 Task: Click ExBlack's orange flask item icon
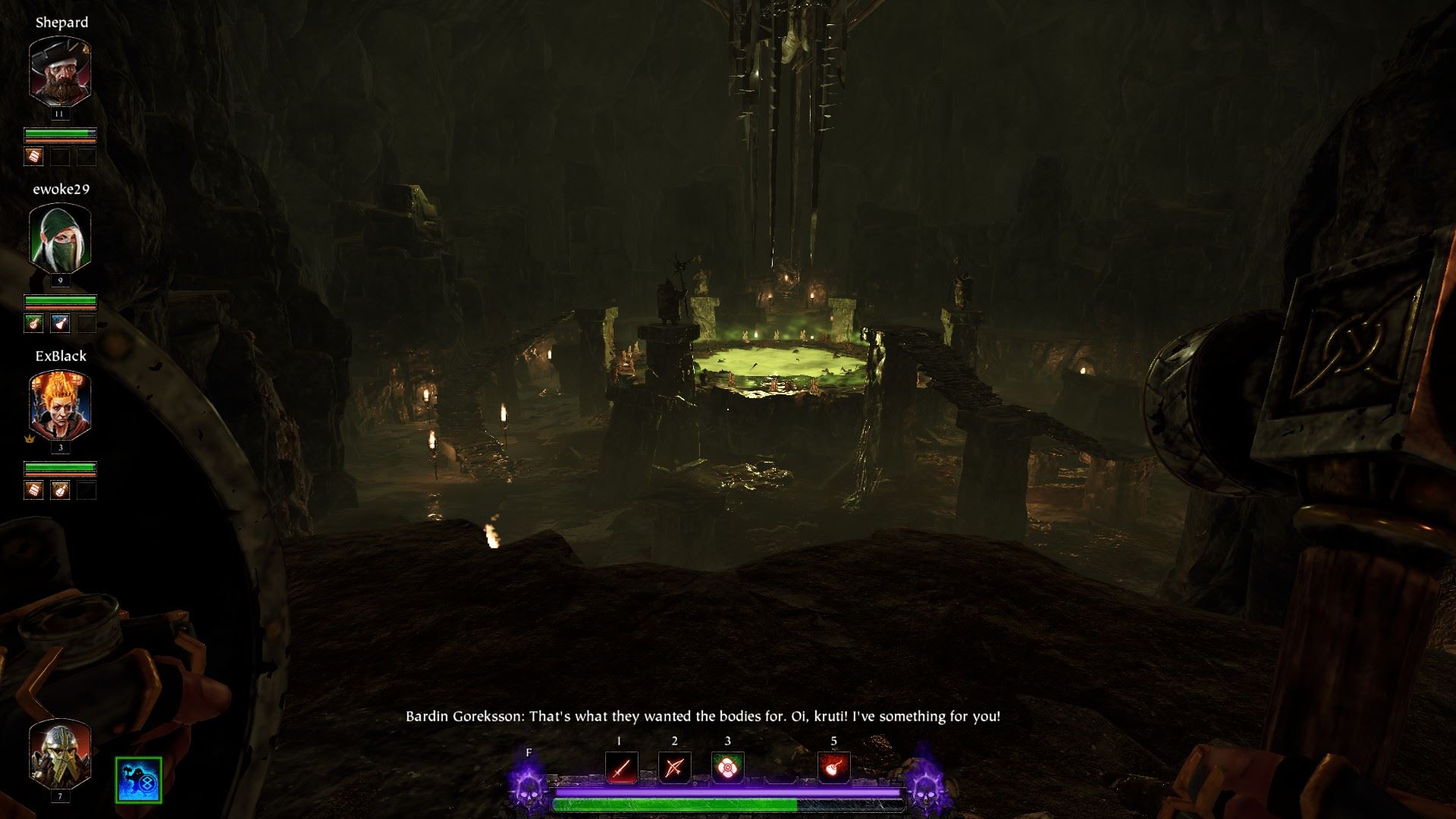[x=60, y=491]
